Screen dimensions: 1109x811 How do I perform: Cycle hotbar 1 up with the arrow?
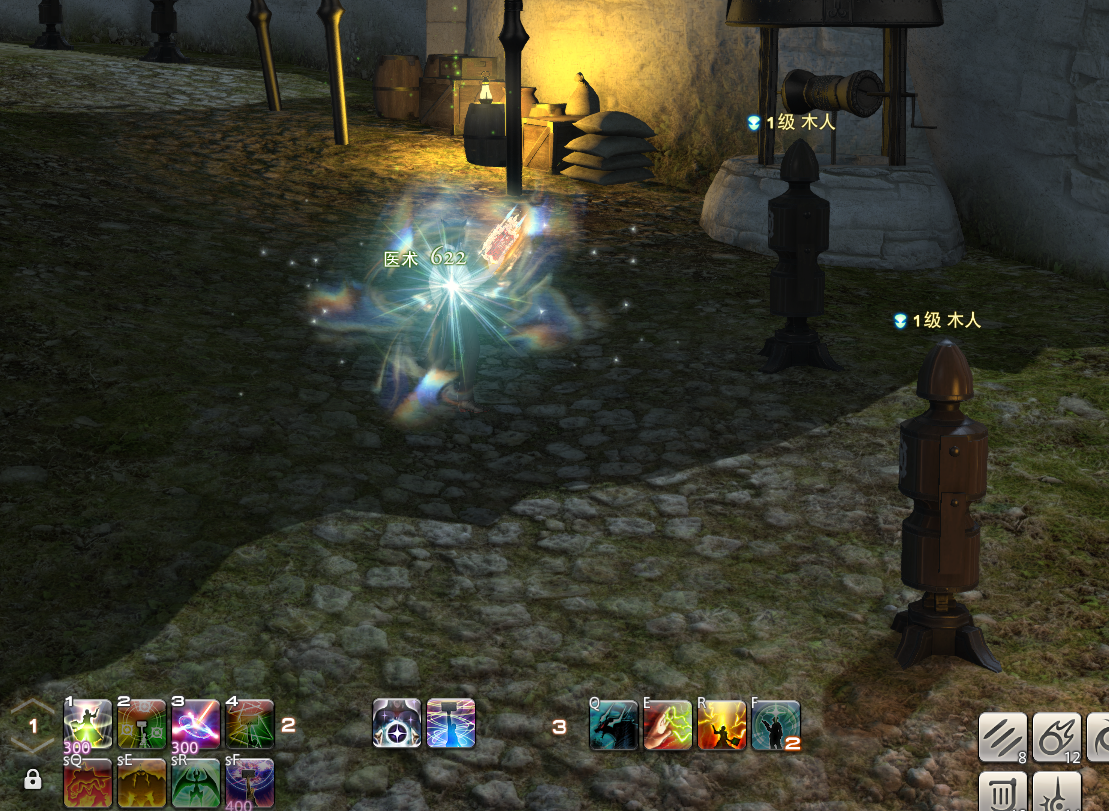[32, 706]
